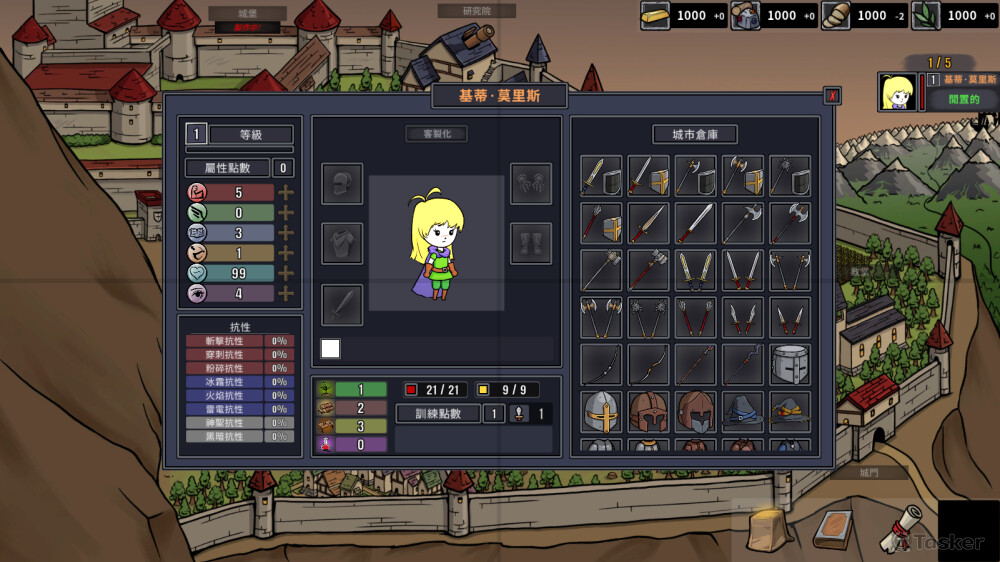Add a point to the strength stat showing 5
Screen dimensions: 1000x562
point(286,193)
